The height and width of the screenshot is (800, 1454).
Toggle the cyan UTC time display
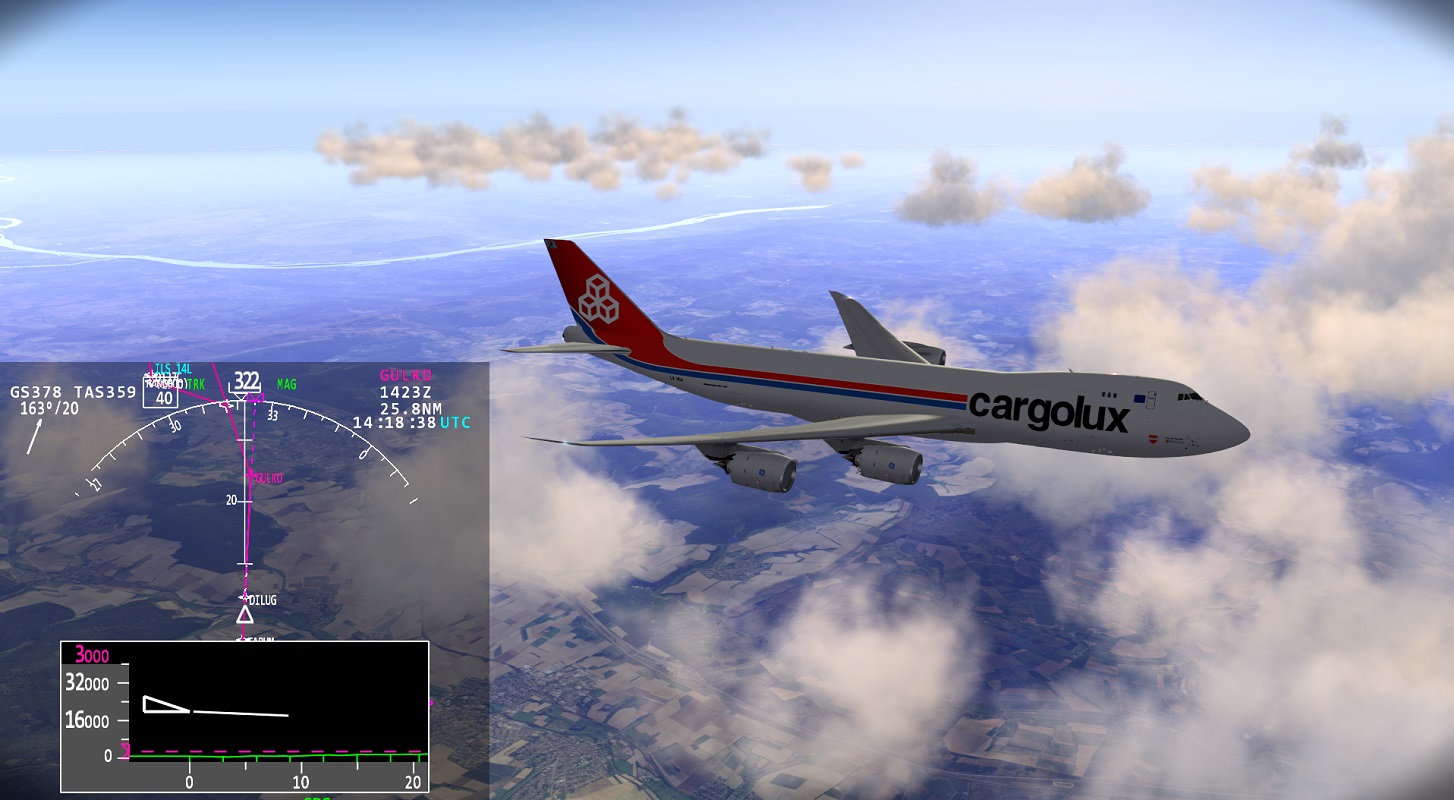click(x=456, y=423)
